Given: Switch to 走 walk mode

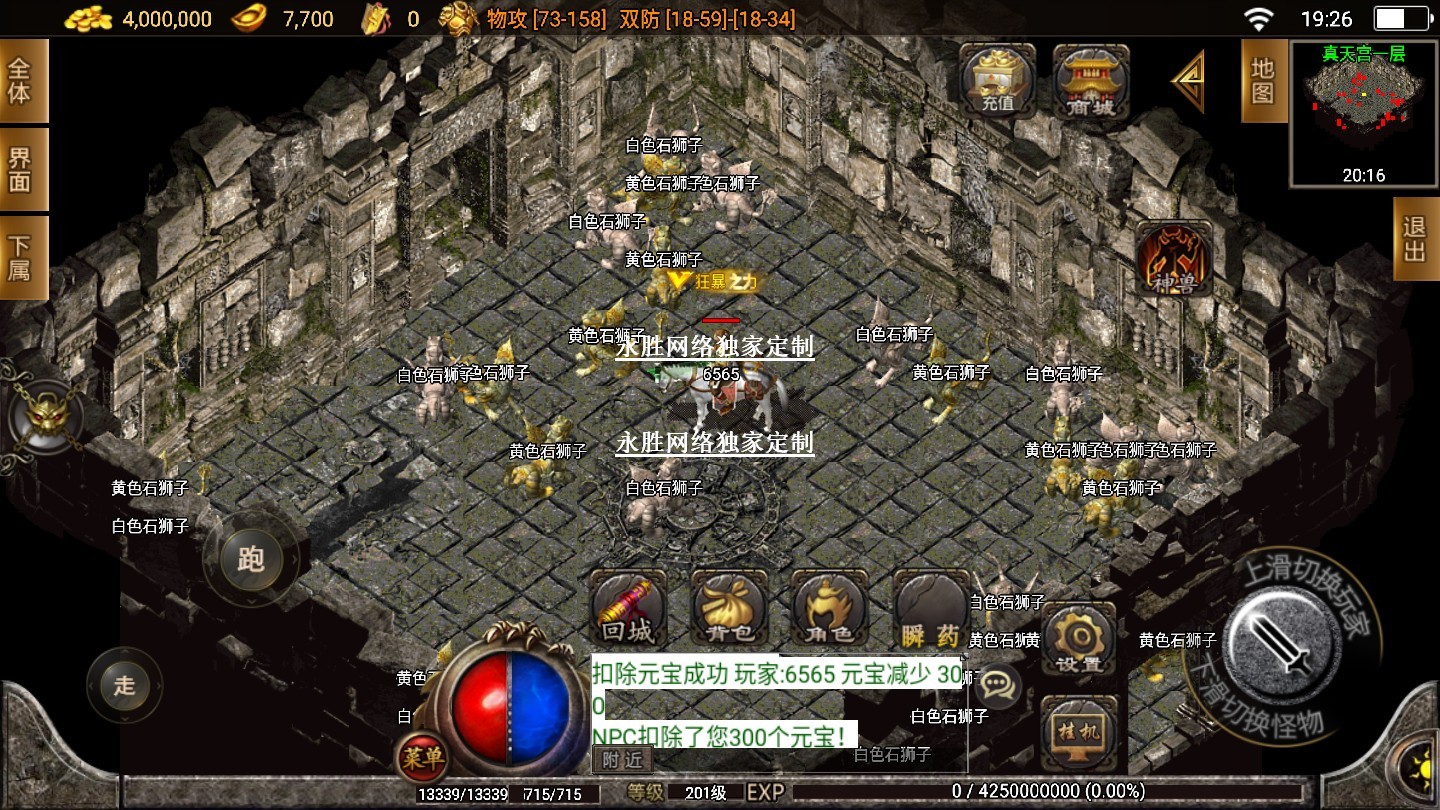Looking at the screenshot, I should pos(124,685).
